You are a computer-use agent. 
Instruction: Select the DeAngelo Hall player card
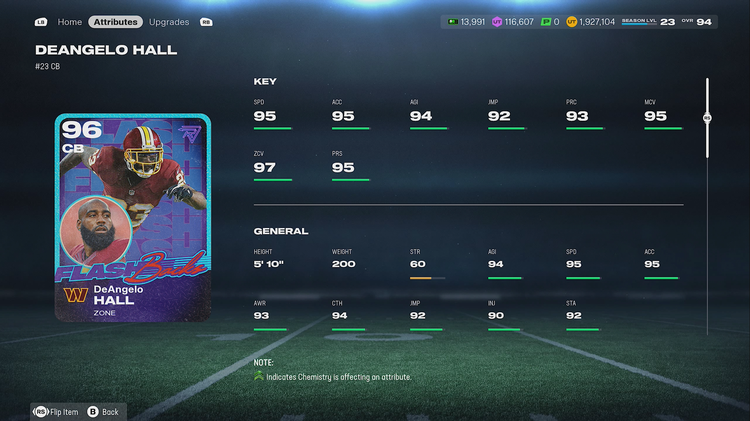[133, 217]
